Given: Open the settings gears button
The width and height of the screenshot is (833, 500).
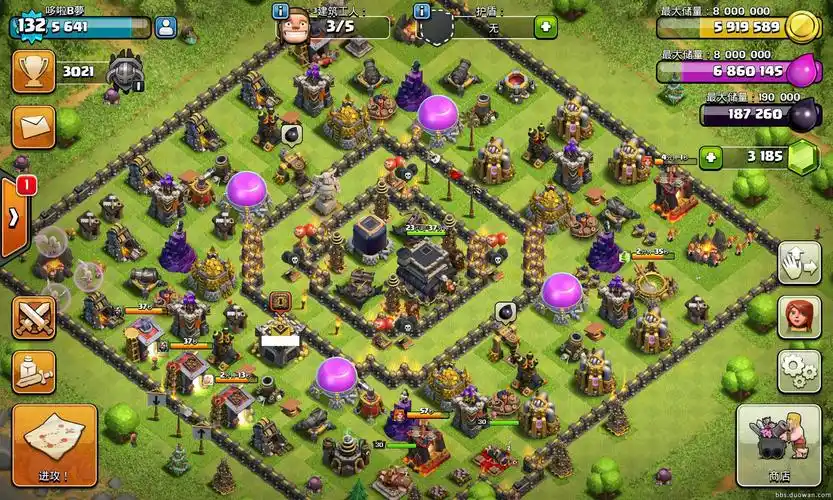Looking at the screenshot, I should 799,372.
